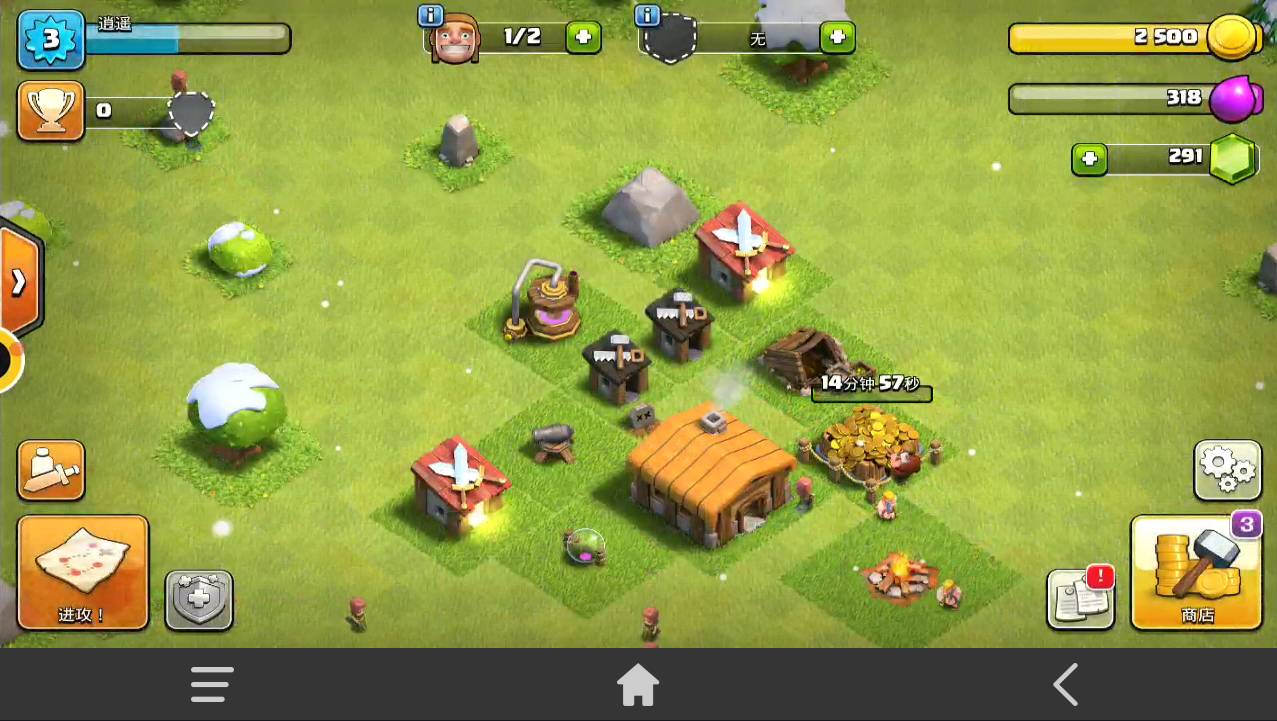
Task: Tap the three-line navigation menu button
Action: tap(212, 685)
